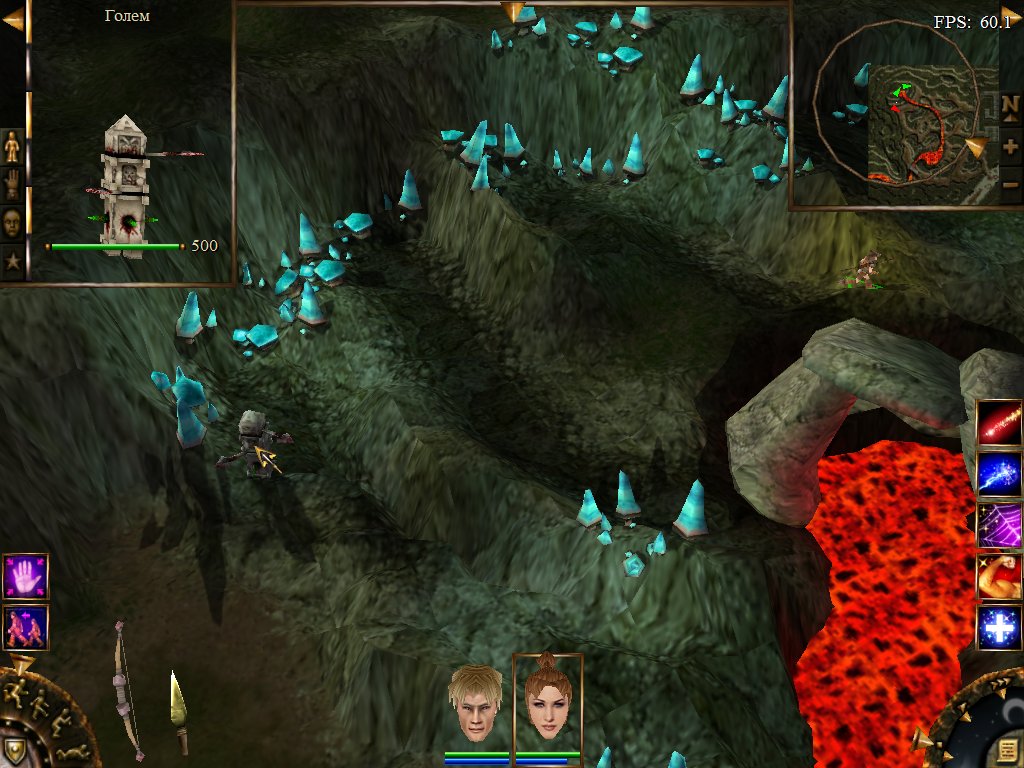
Task: Collapse the Голем target panel arrow
Action: pyautogui.click(x=13, y=22)
